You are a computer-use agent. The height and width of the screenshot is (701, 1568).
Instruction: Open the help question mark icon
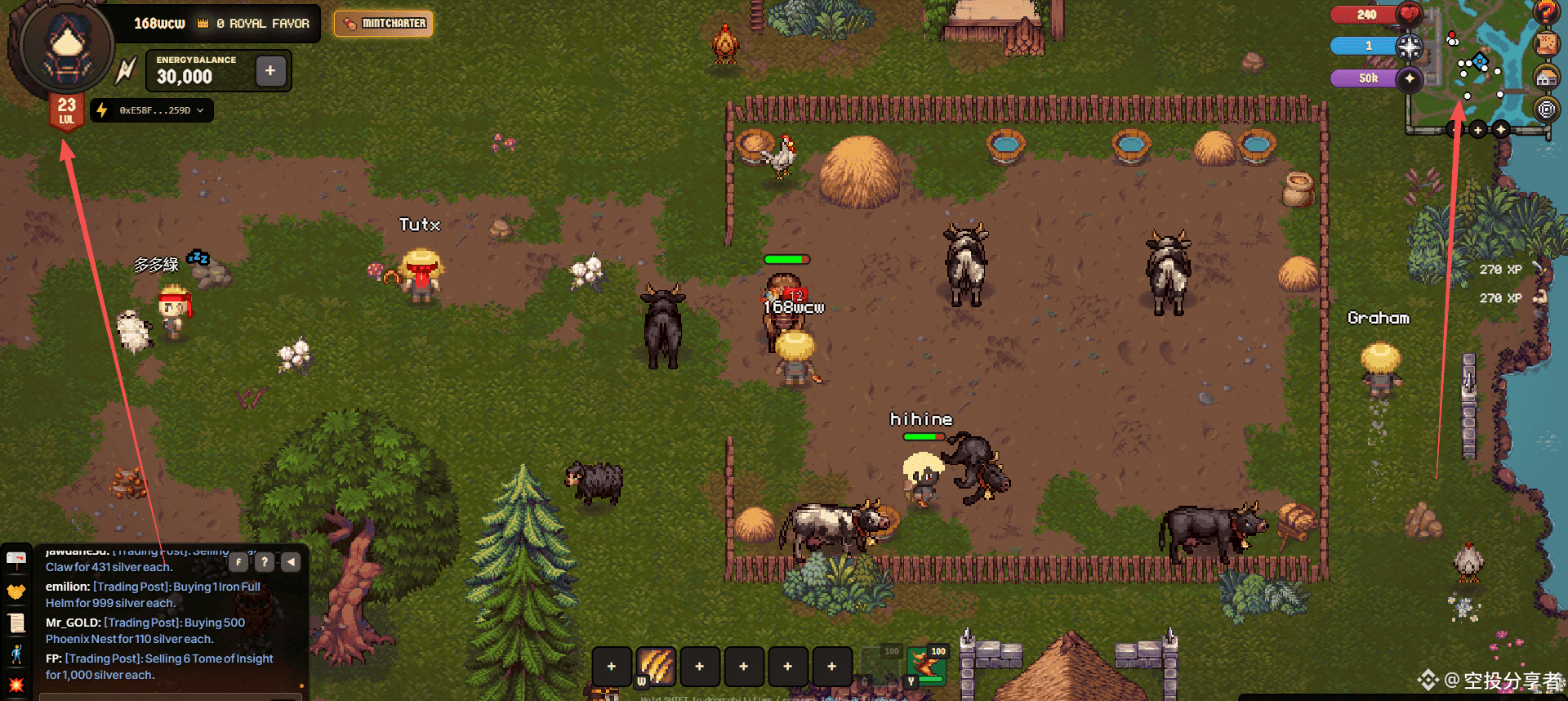point(1546,11)
